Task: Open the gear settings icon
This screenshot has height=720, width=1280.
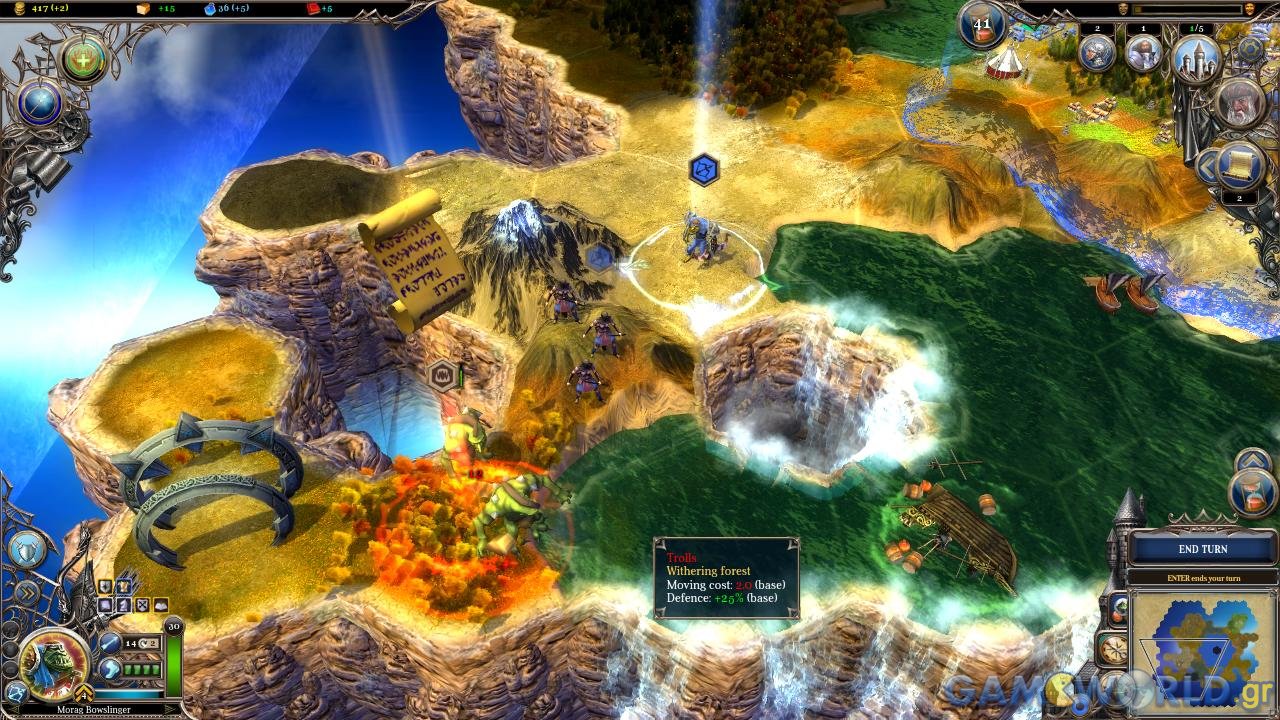Action: coord(1250,47)
